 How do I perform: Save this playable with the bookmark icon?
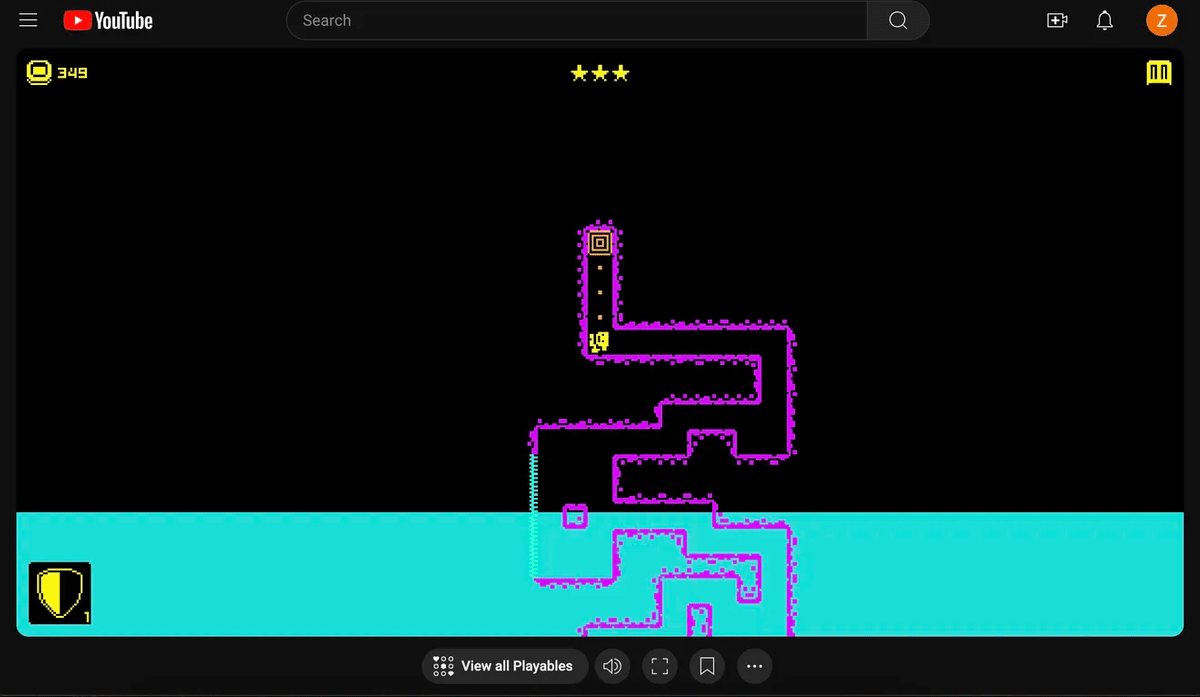tap(707, 666)
